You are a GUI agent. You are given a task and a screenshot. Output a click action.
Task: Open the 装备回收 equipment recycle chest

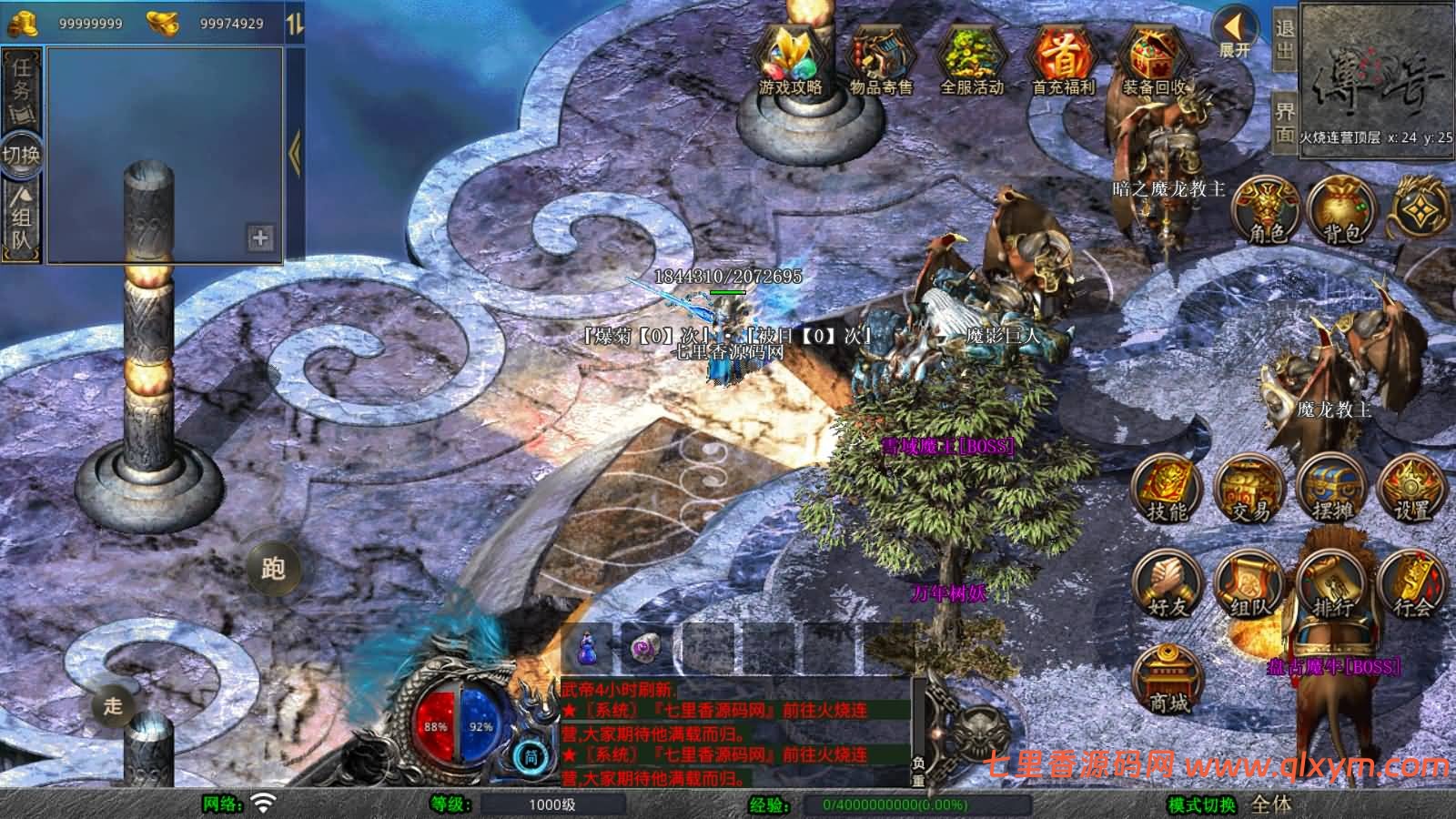point(1153,60)
